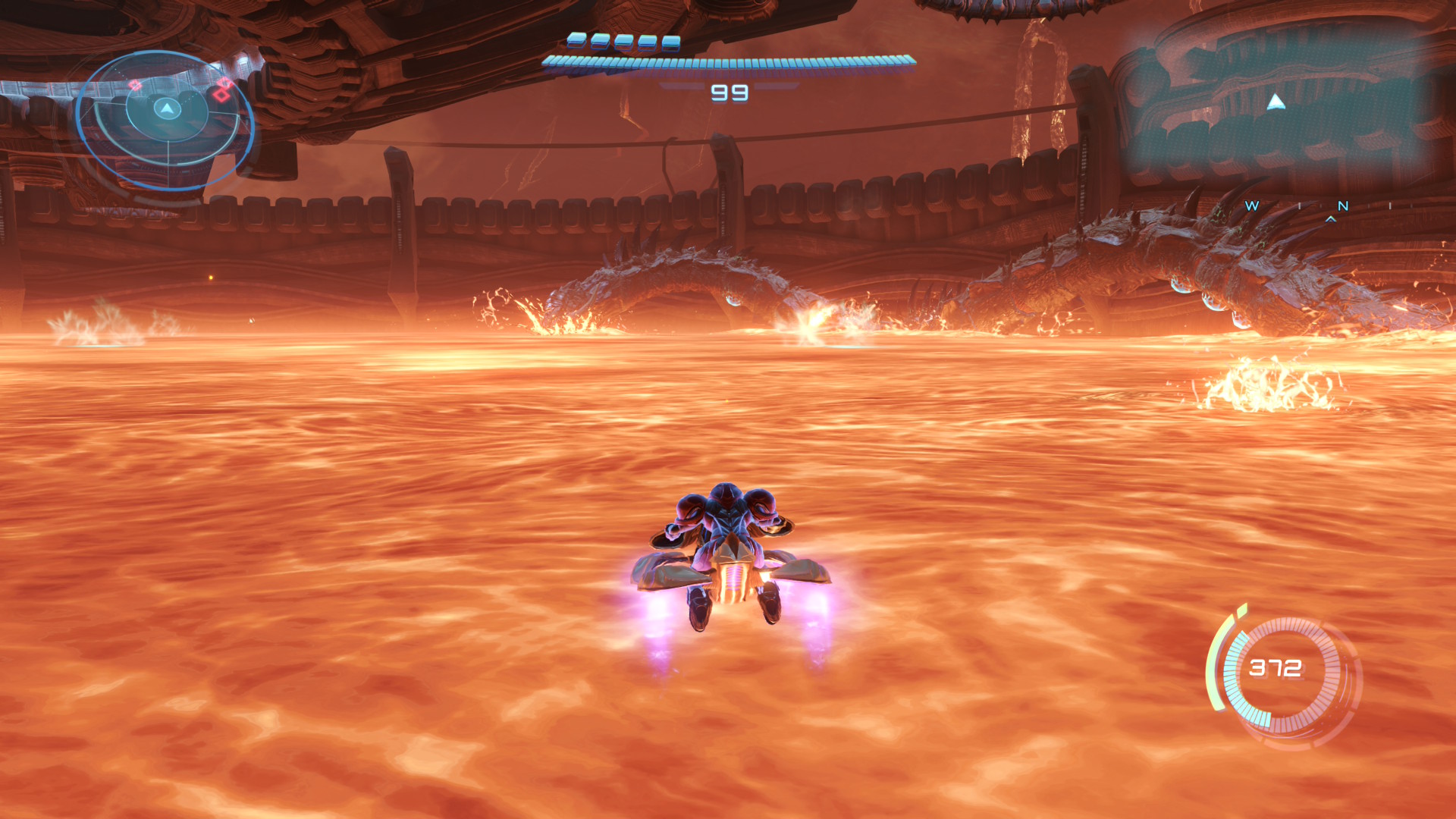Click the N marker on the compass
The image size is (1456, 819).
pos(1343,206)
